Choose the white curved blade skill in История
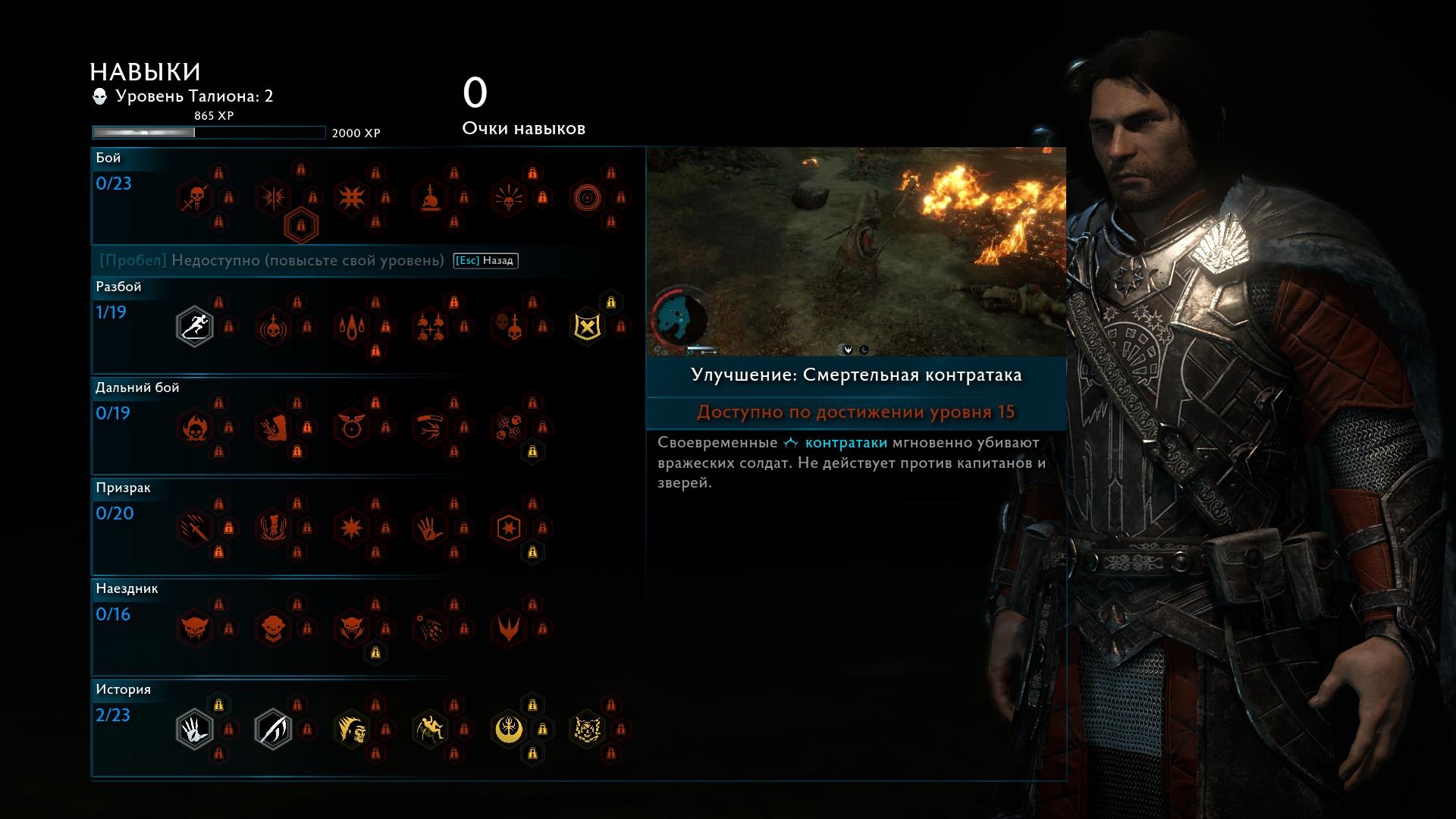Image resolution: width=1456 pixels, height=819 pixels. tap(273, 730)
